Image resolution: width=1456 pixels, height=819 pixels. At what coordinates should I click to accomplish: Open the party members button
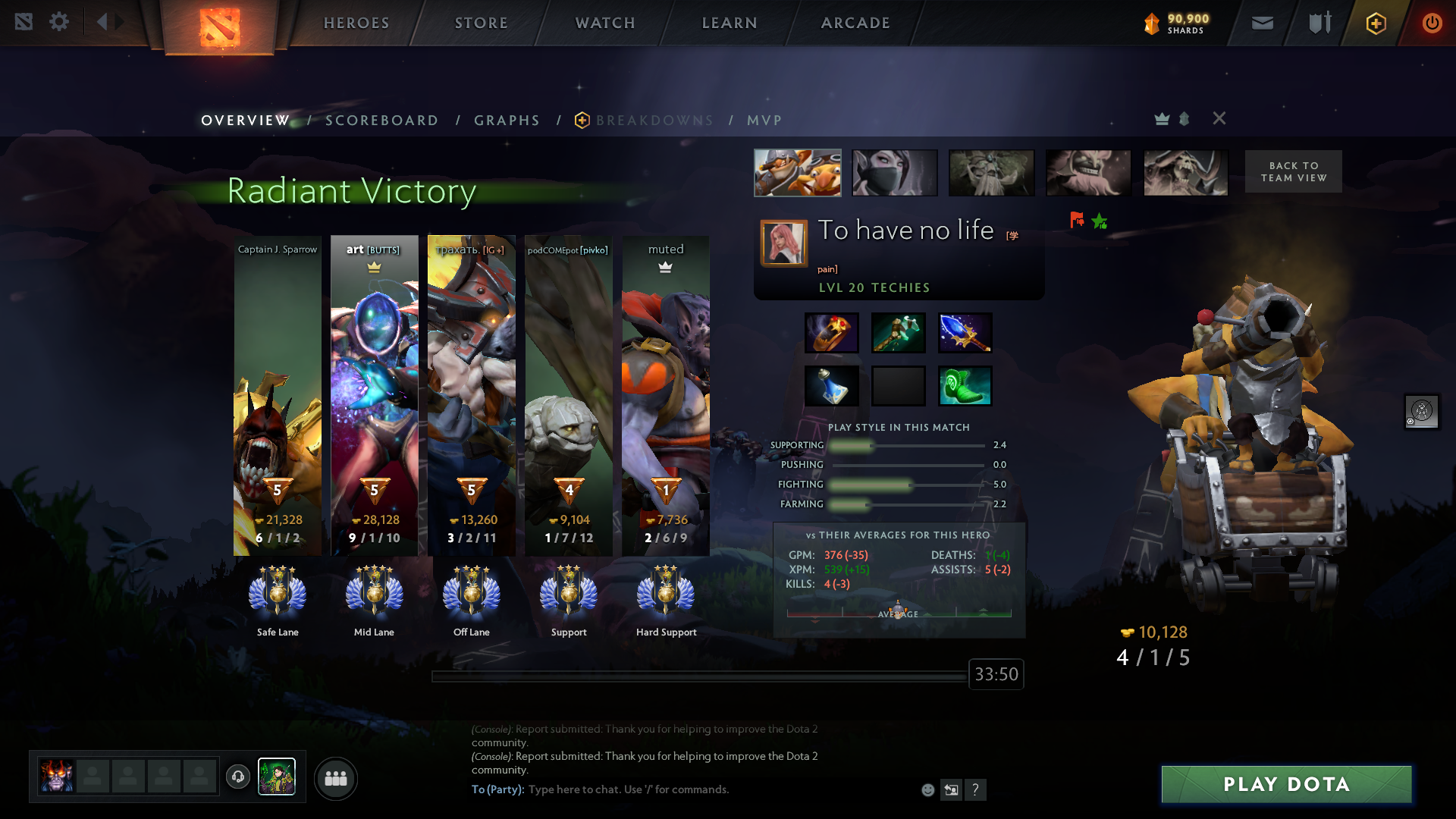tap(335, 778)
